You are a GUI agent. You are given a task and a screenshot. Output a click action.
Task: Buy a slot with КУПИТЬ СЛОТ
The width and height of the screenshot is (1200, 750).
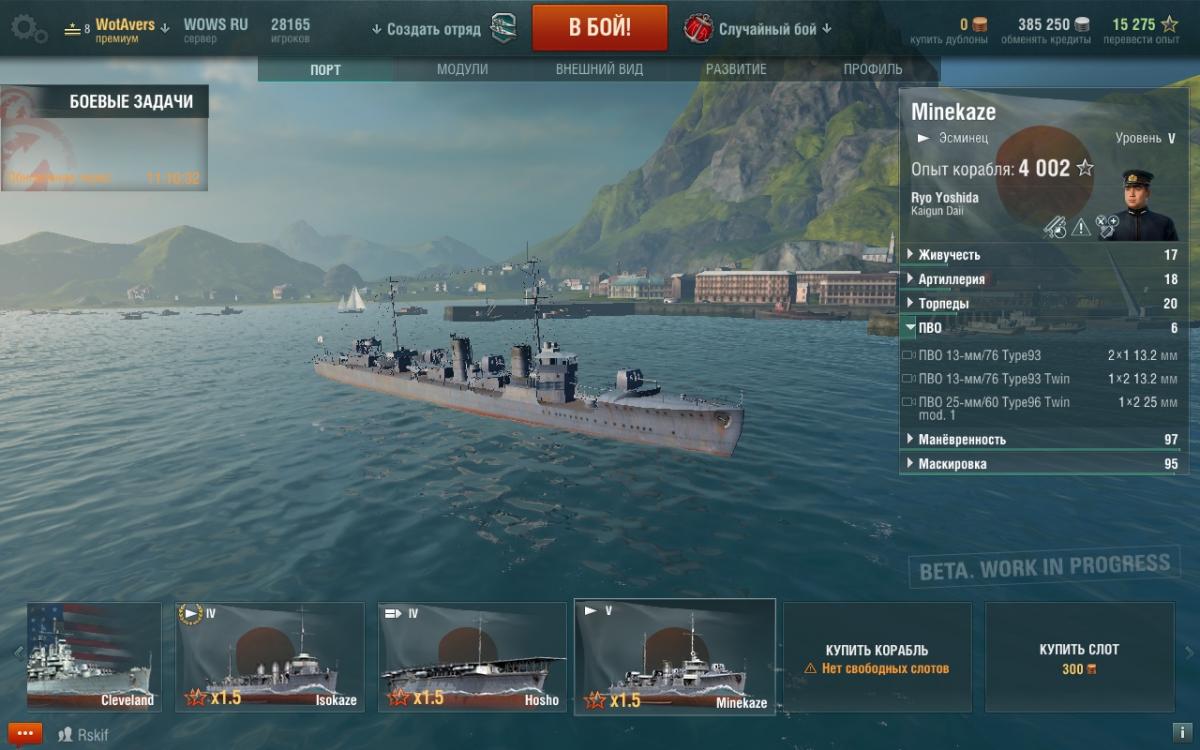click(x=1079, y=657)
